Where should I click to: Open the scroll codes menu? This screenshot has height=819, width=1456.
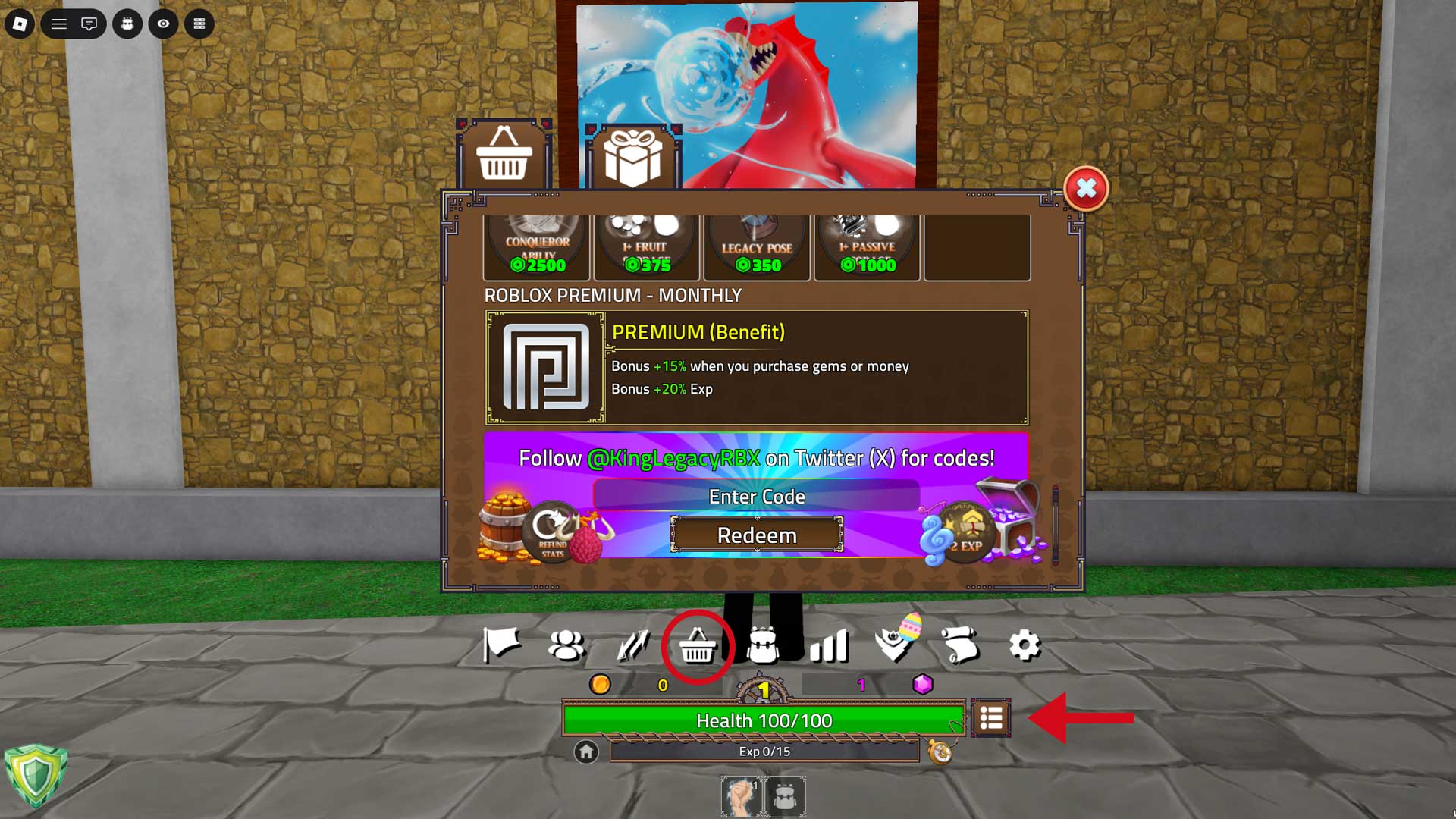click(x=960, y=645)
